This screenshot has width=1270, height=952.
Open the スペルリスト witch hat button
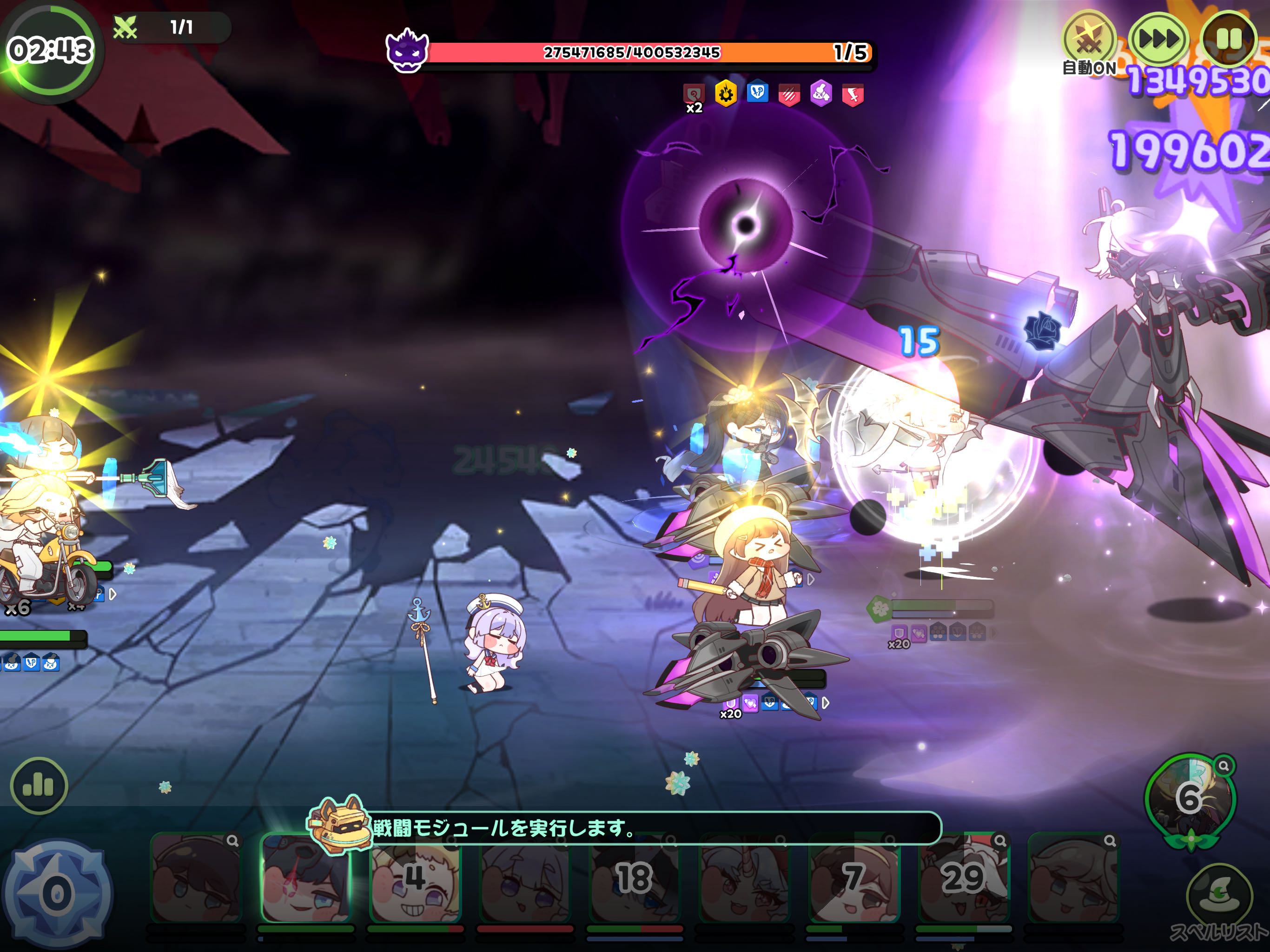point(1219,896)
